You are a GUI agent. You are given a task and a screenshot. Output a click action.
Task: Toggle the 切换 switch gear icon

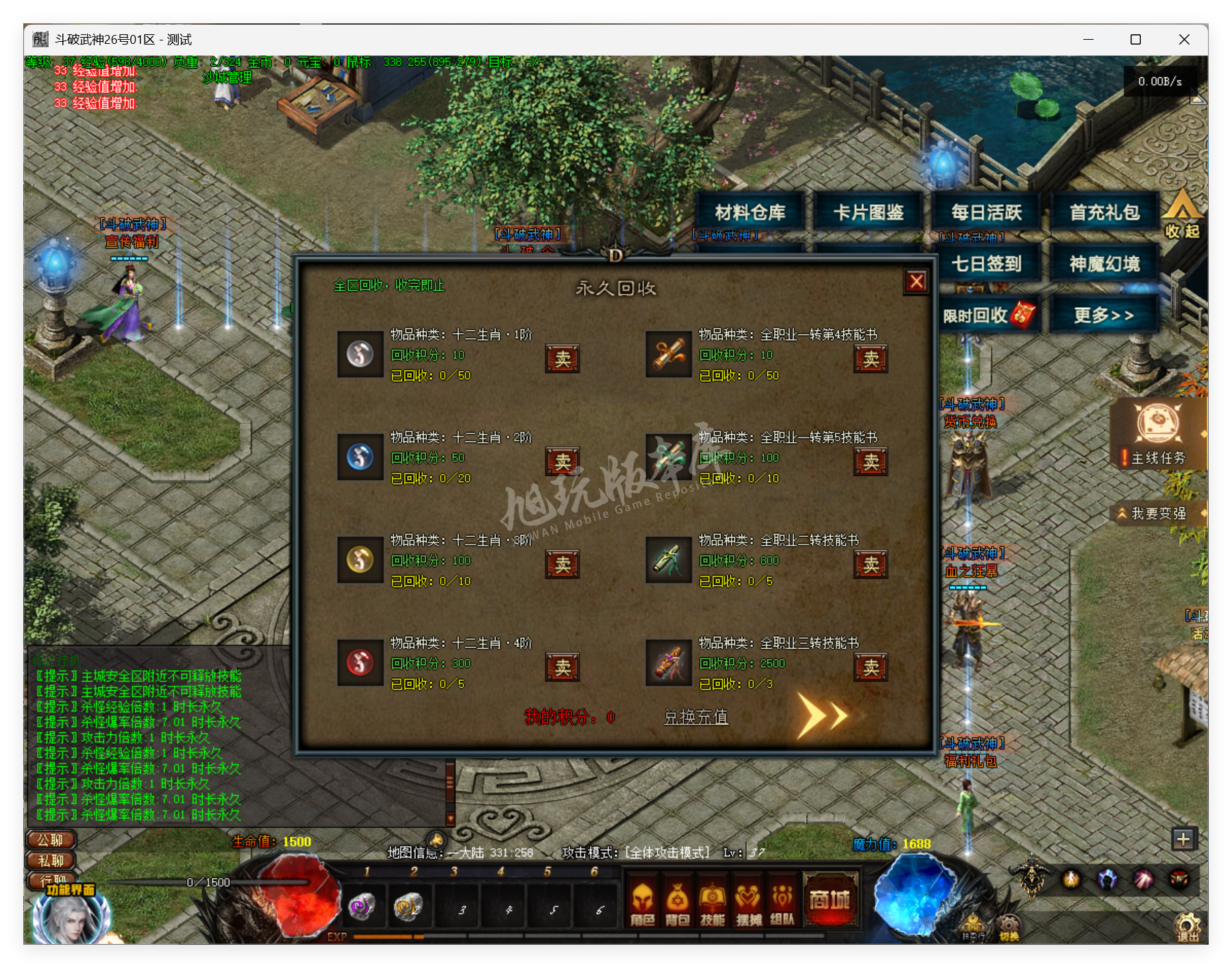(x=1008, y=925)
